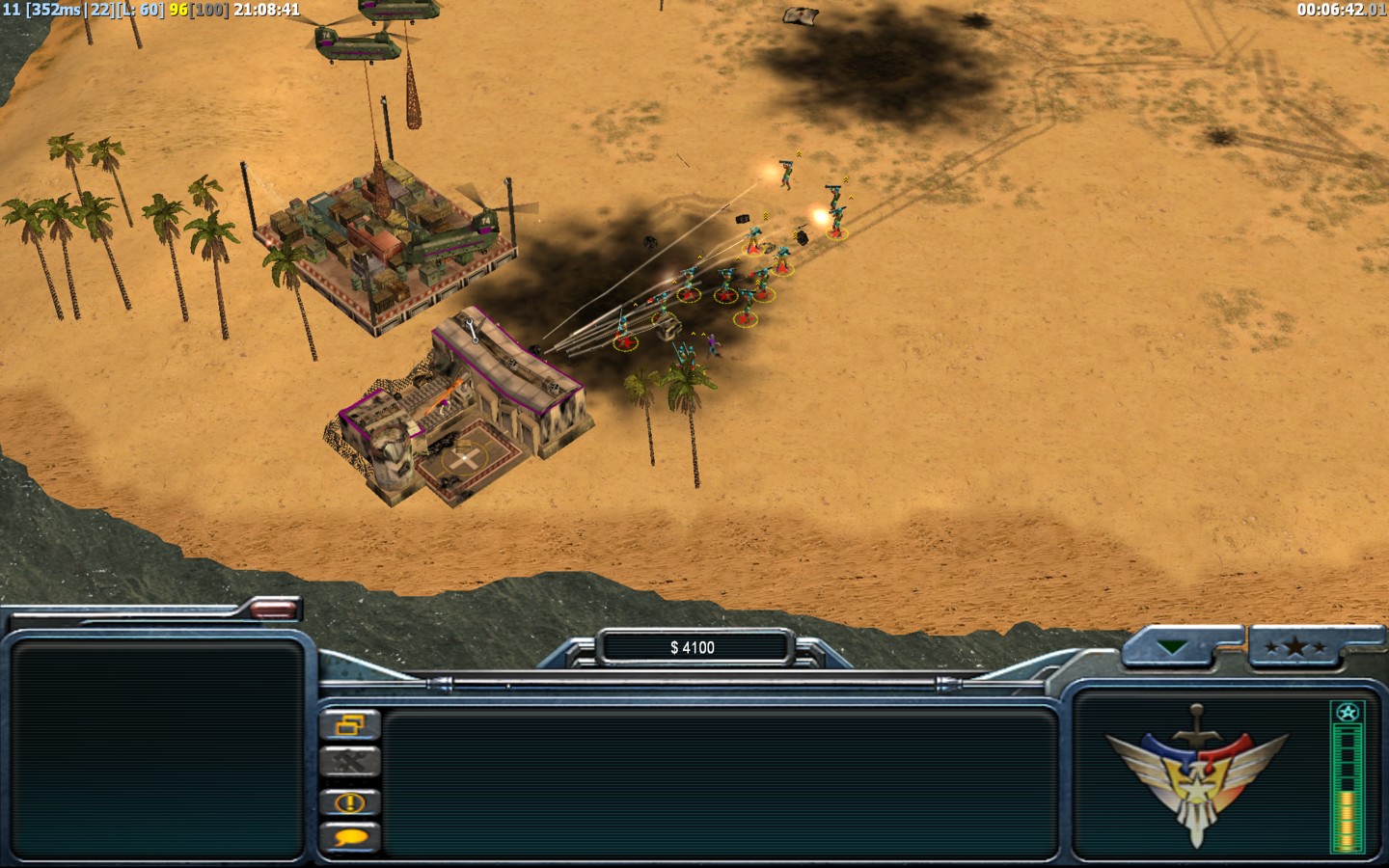Viewport: 1389px width, 868px height.
Task: Hide the control bar with the green arrow
Action: click(1172, 648)
